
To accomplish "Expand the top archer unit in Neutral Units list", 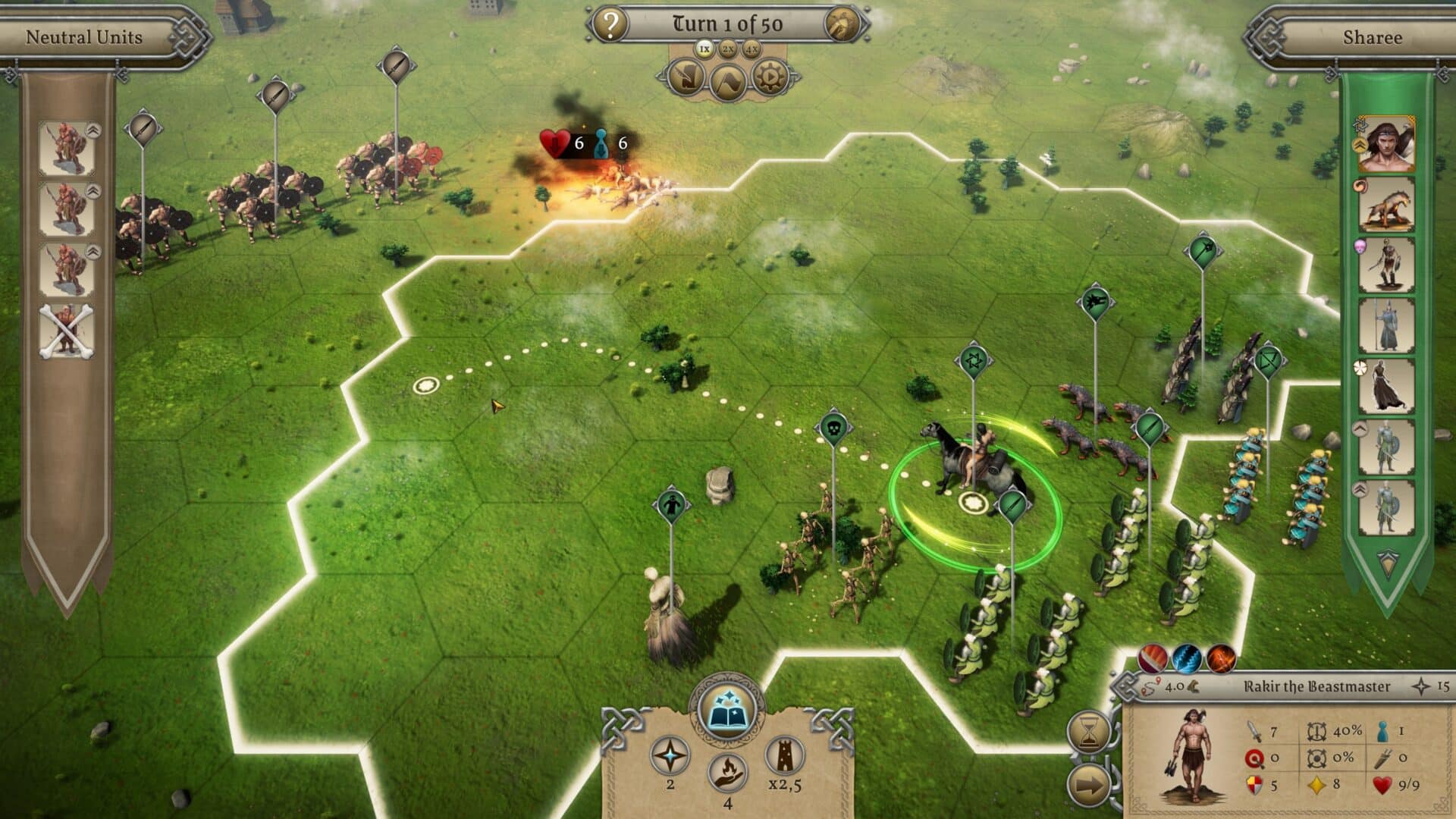I will [x=93, y=131].
